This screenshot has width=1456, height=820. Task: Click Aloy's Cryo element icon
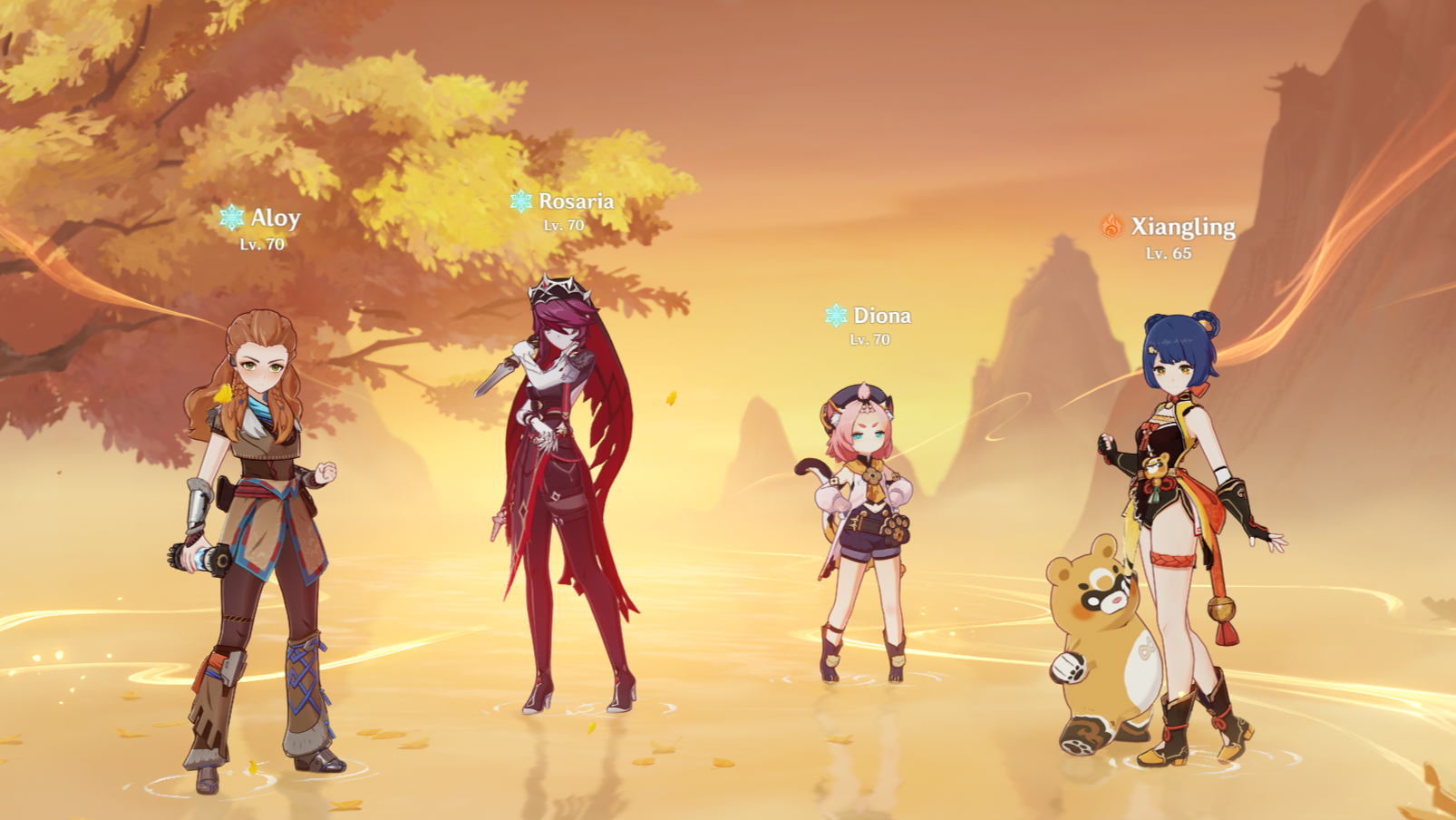(234, 218)
